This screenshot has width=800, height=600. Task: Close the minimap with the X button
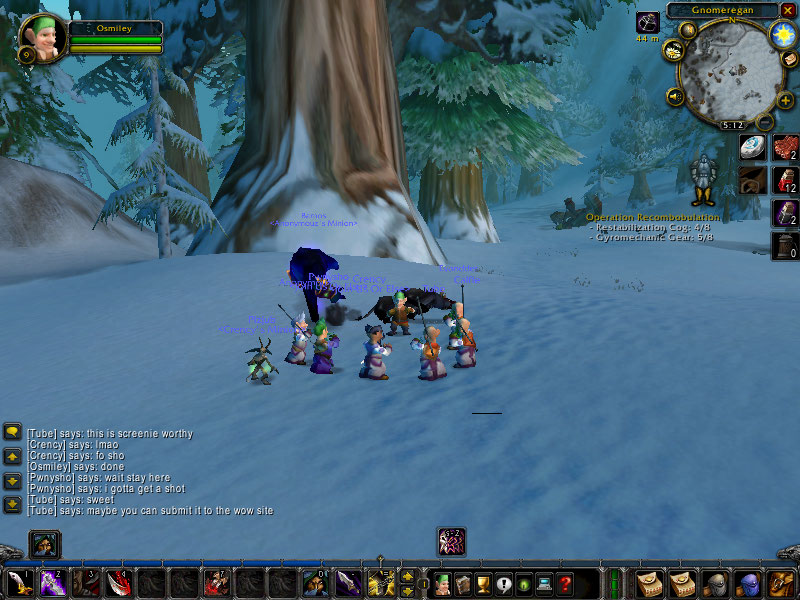788,10
